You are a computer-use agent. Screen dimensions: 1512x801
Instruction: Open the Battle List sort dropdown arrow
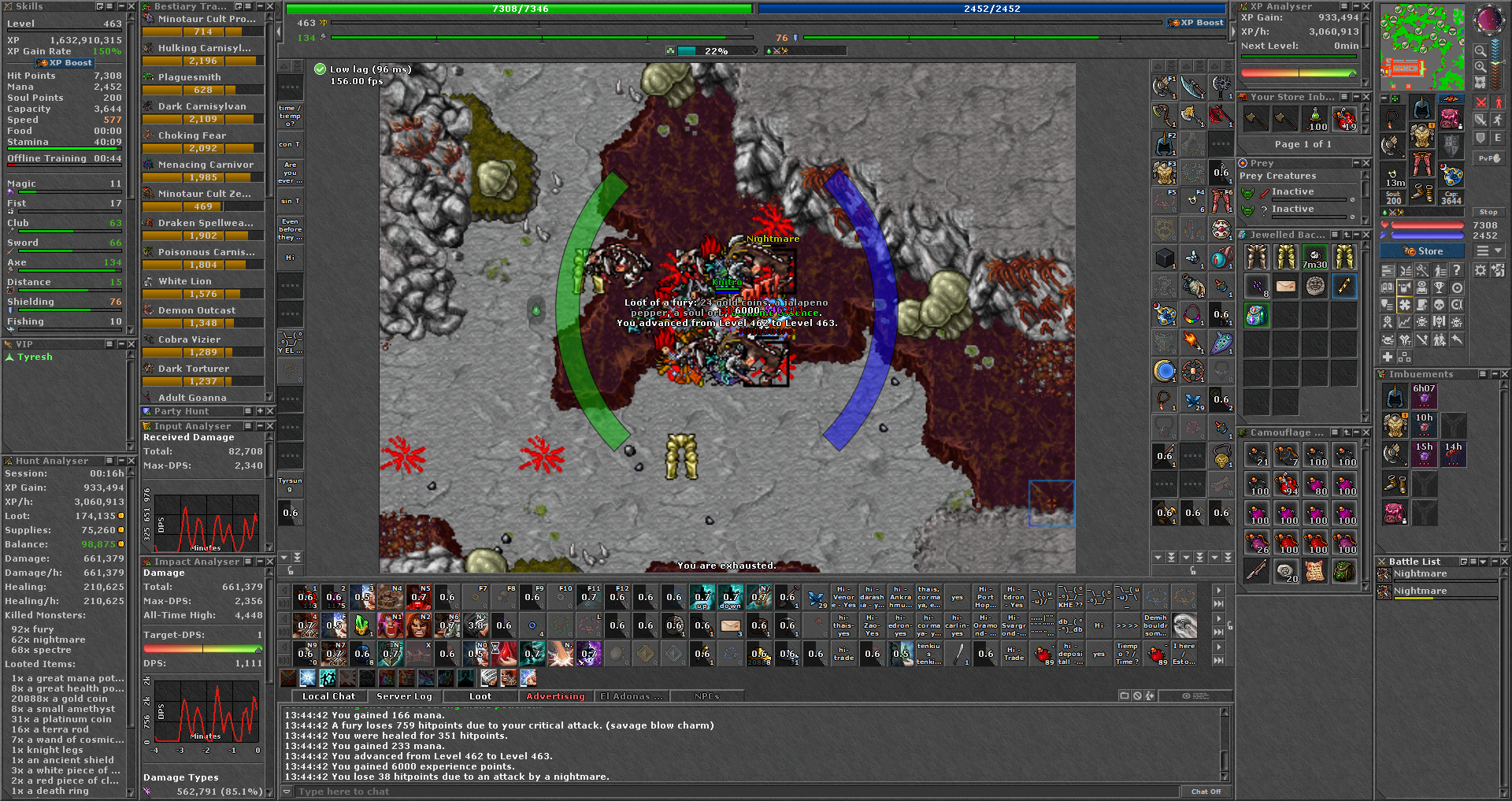tap(1483, 562)
